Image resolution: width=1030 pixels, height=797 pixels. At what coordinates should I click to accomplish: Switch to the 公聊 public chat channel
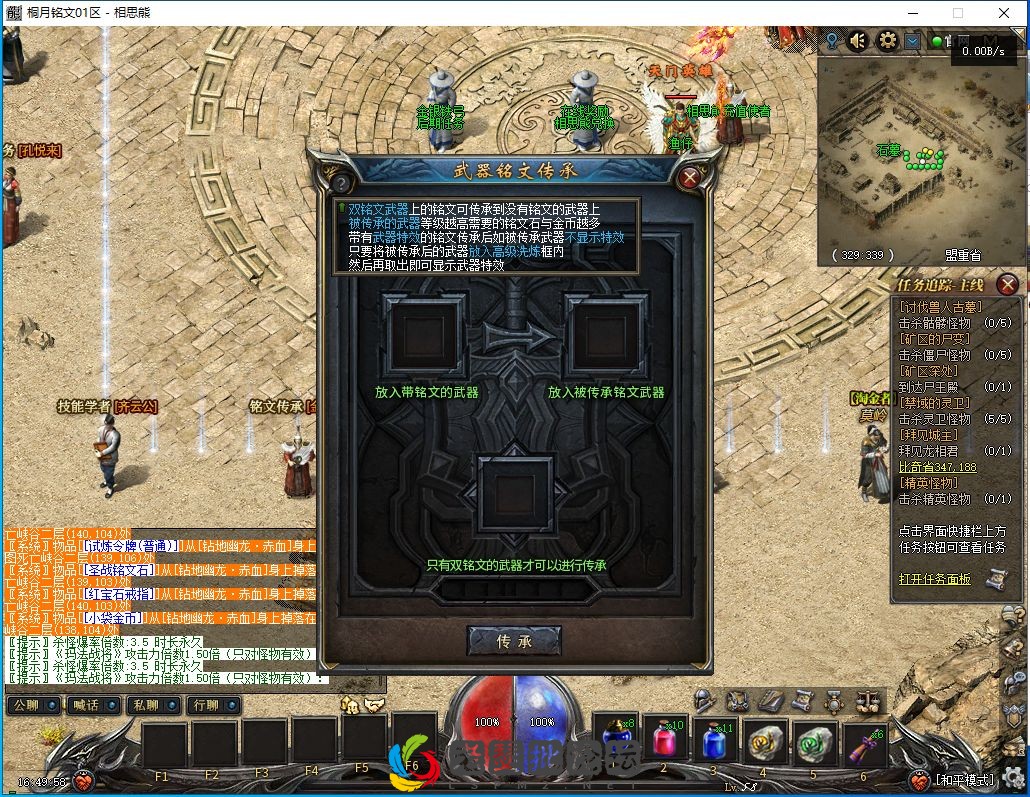pyautogui.click(x=33, y=705)
